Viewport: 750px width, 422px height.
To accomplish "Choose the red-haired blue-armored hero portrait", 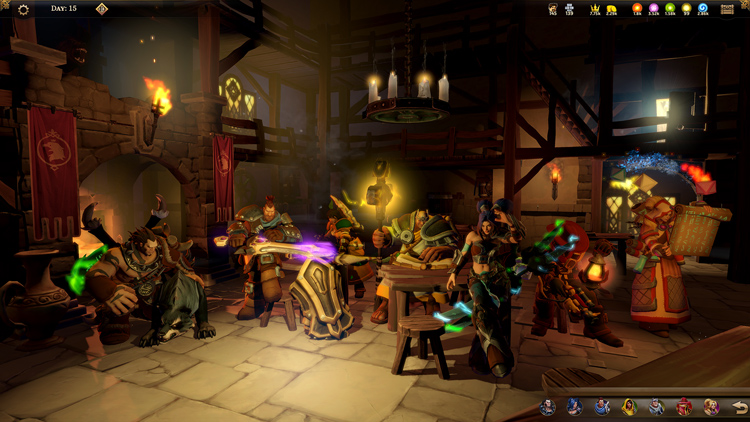I will (602, 407).
